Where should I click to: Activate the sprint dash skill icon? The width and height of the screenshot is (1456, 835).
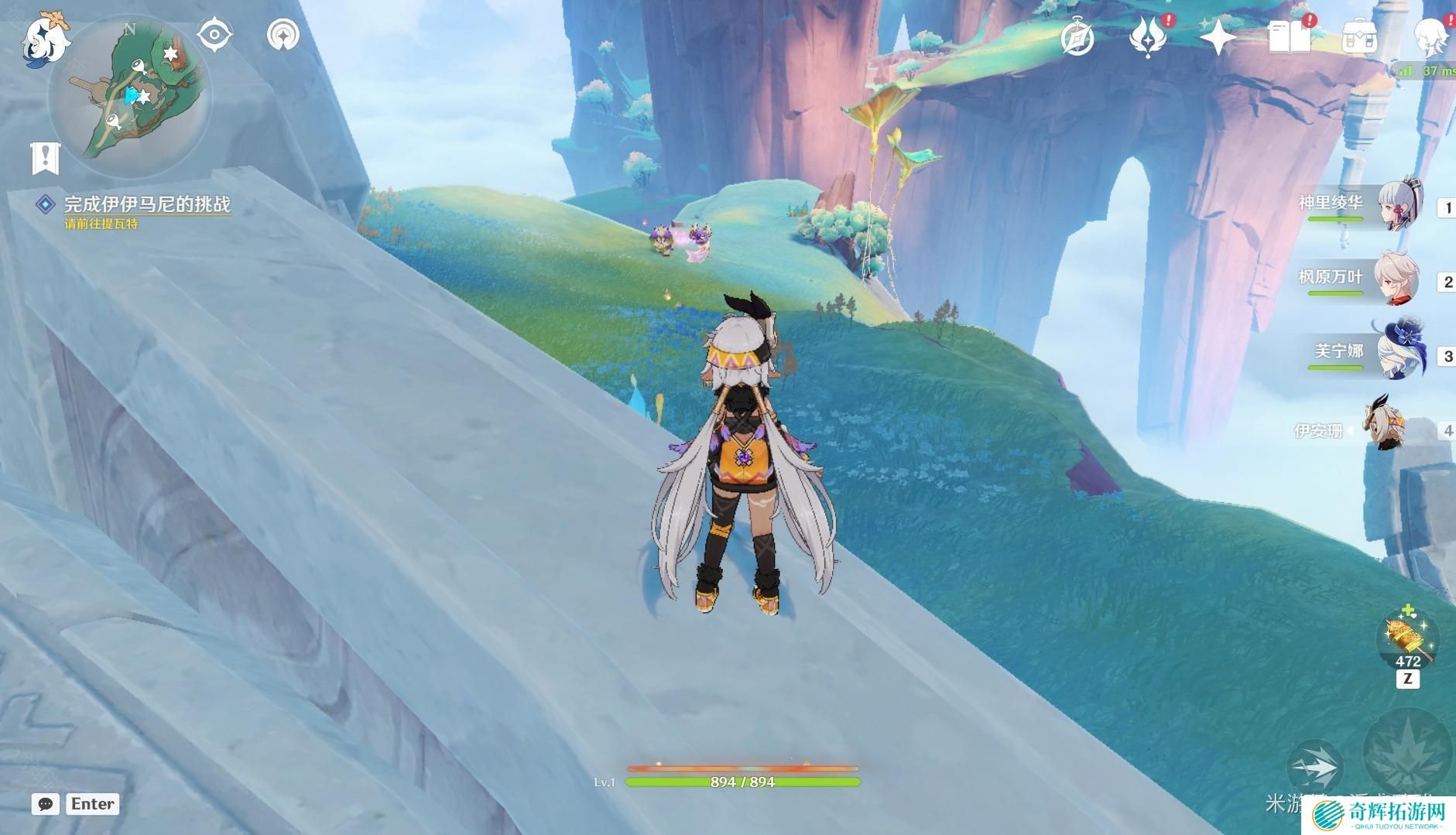(x=1314, y=767)
